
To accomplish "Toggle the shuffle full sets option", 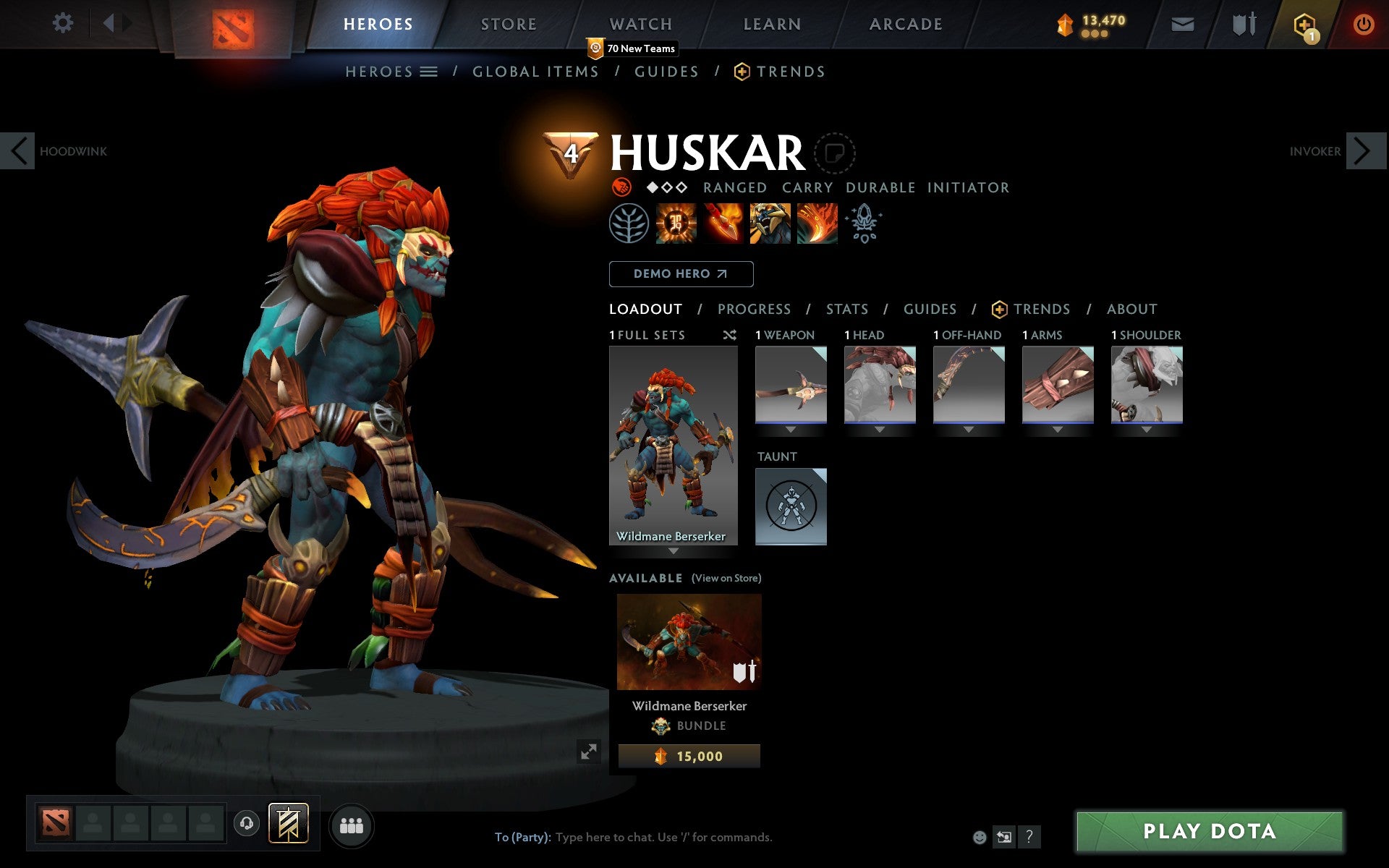I will point(729,335).
